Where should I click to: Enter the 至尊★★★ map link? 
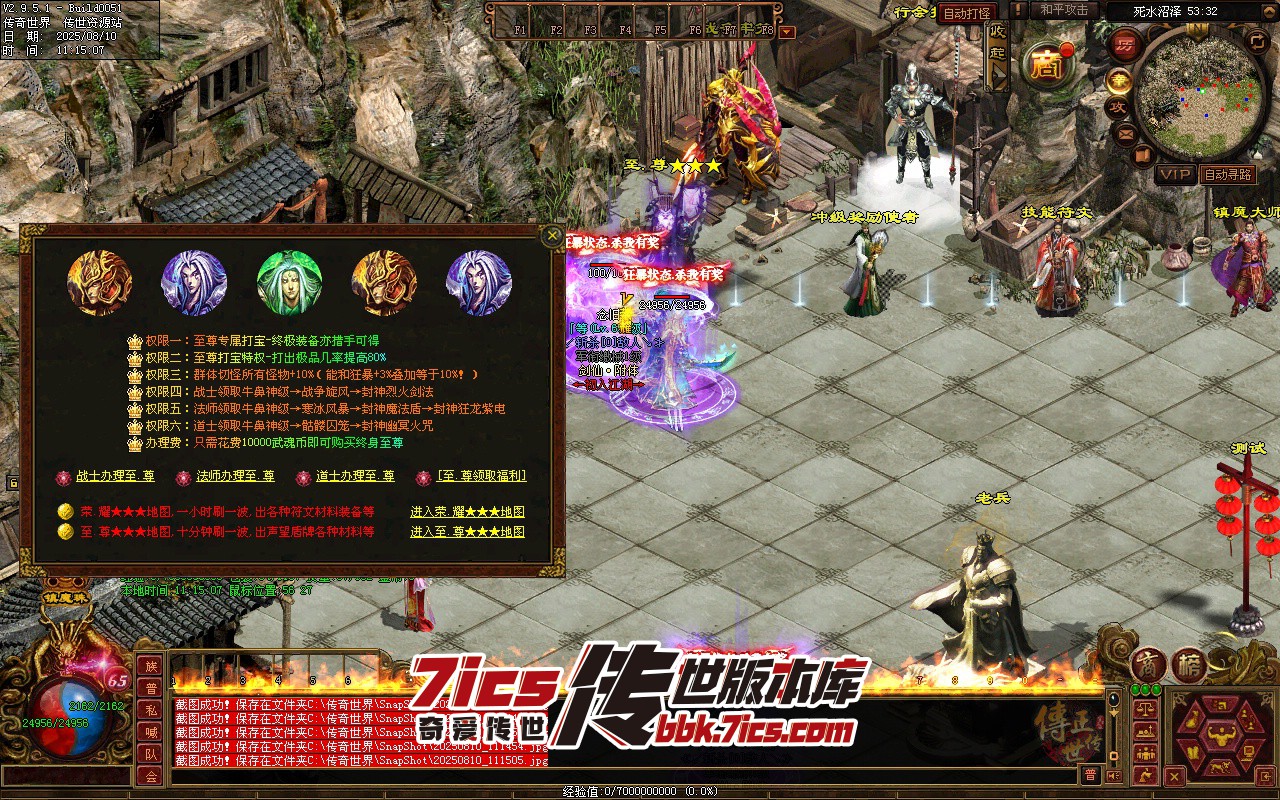tap(467, 532)
